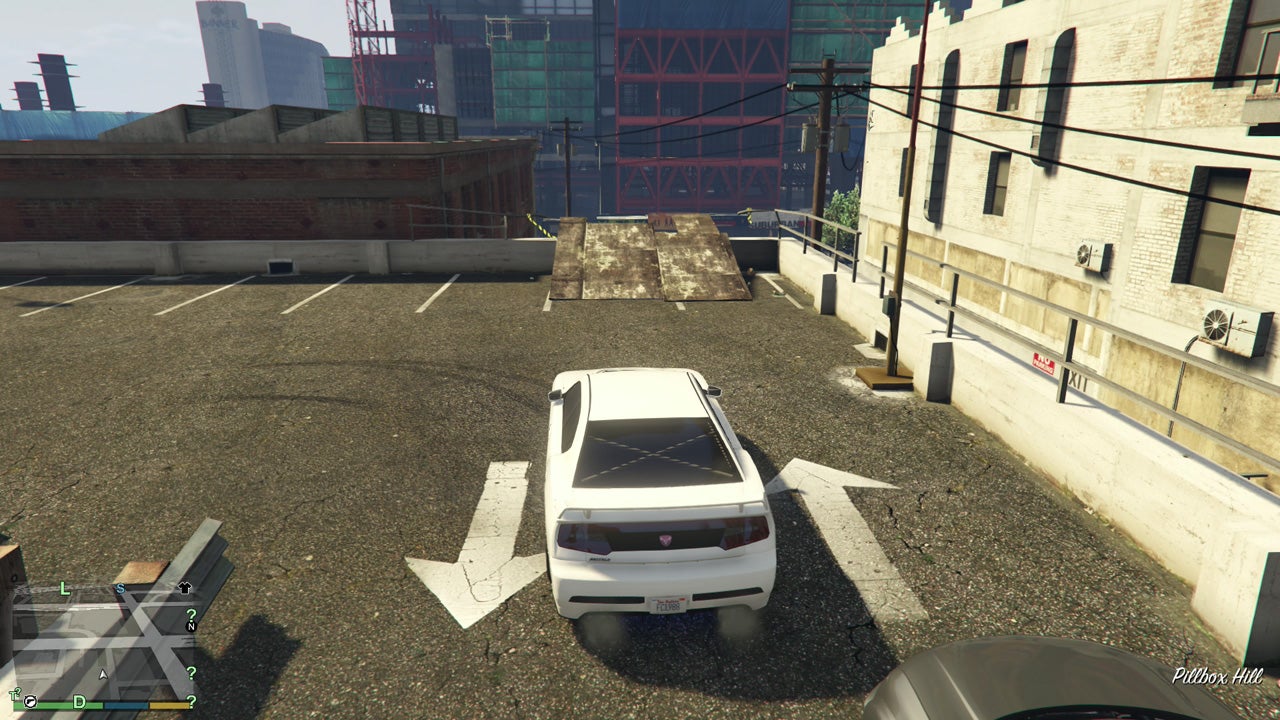Screen dimensions: 1280x720
Task: Click the green L garage blip
Action: 64,588
